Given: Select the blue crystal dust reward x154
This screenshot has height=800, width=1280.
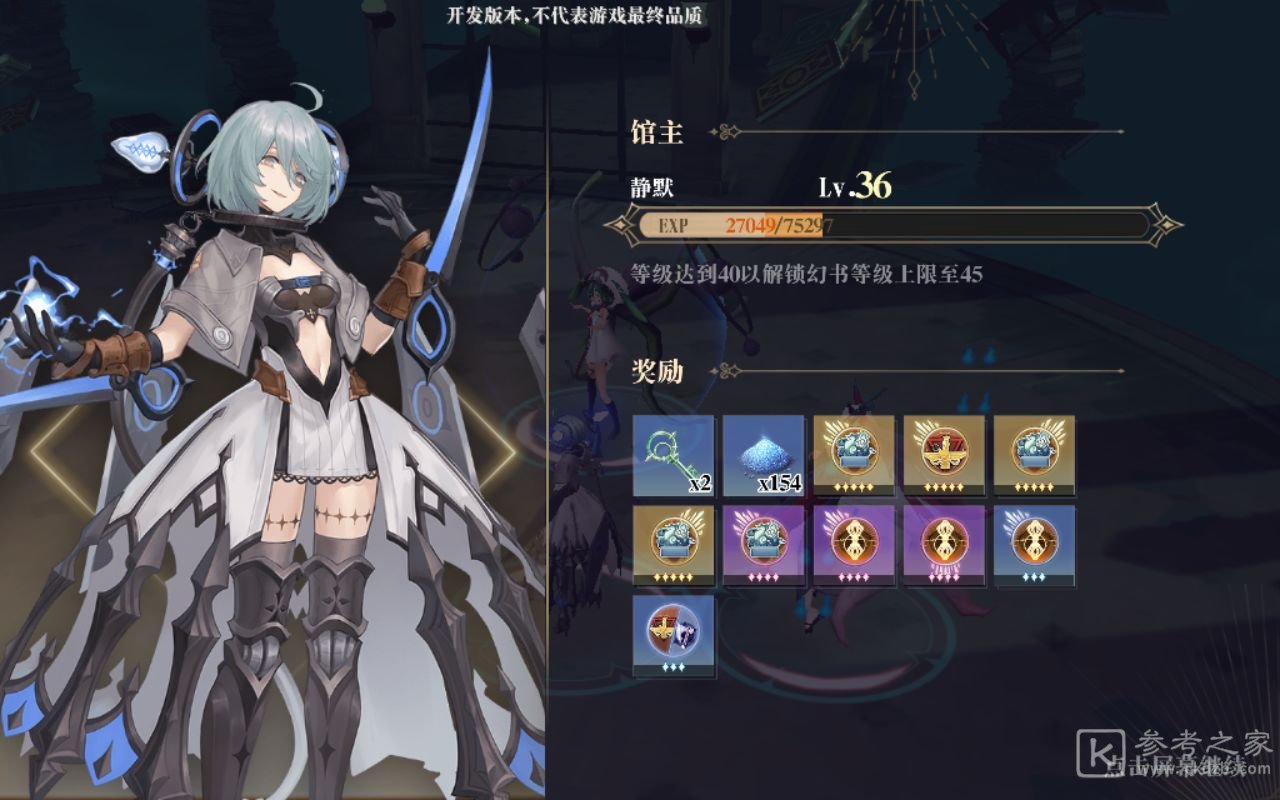Looking at the screenshot, I should (x=763, y=455).
